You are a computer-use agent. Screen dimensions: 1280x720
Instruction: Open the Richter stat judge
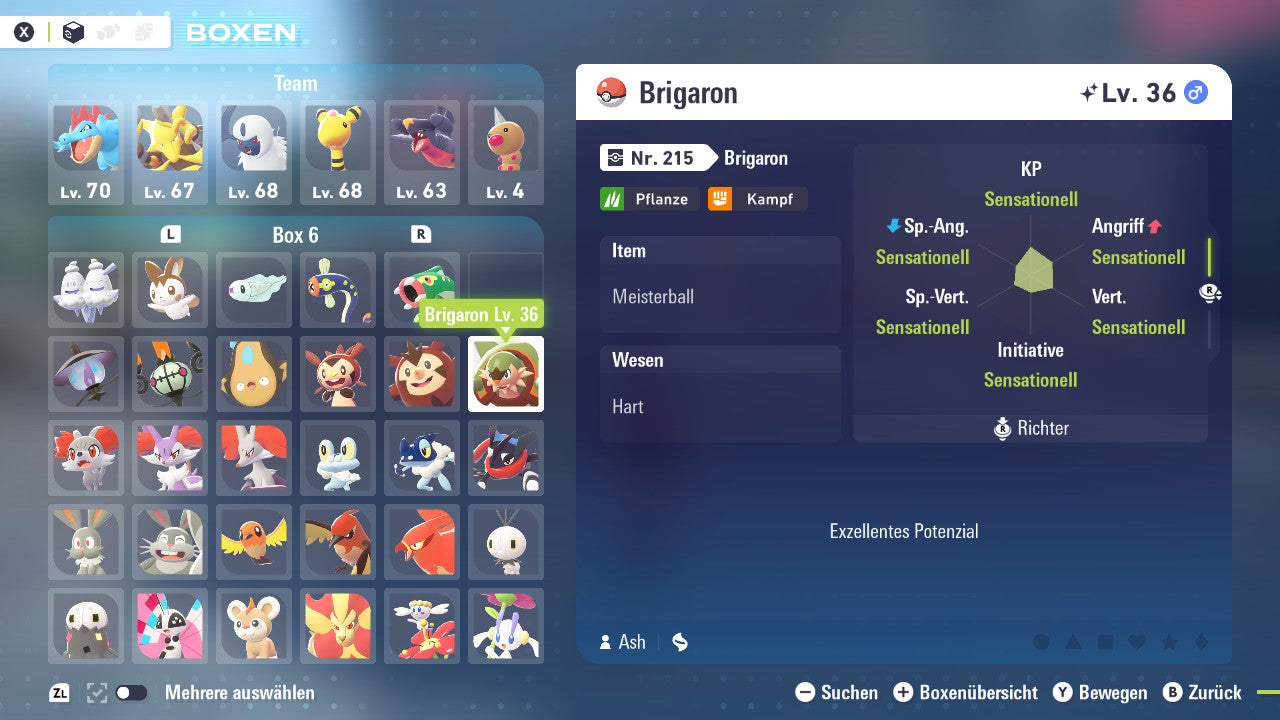point(1030,428)
